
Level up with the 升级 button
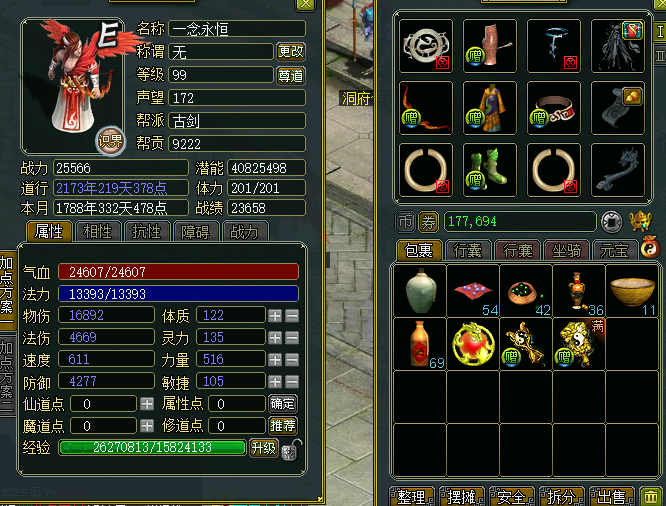tap(263, 448)
